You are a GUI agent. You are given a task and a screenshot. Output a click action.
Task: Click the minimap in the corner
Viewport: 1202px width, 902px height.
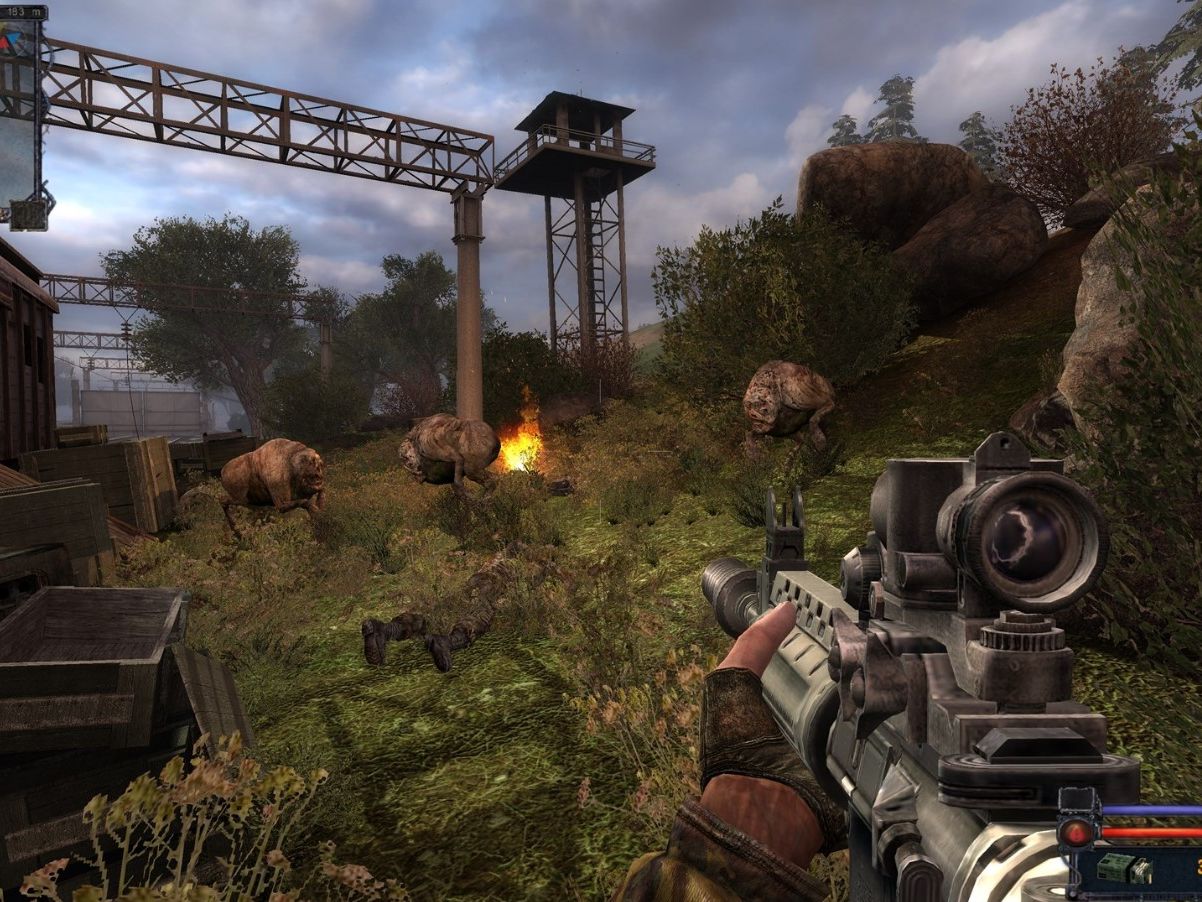pos(18,110)
